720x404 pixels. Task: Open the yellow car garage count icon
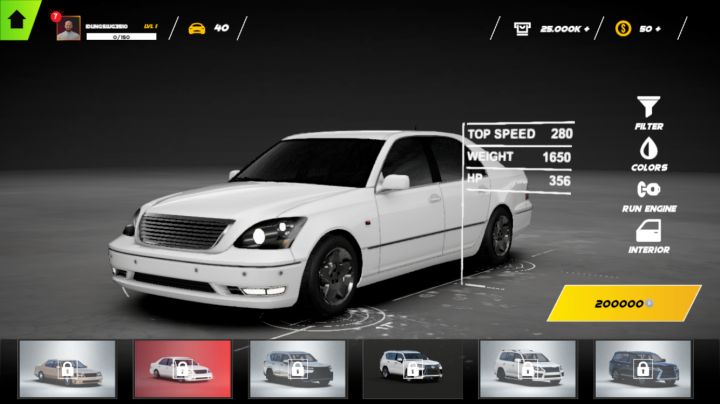click(197, 28)
